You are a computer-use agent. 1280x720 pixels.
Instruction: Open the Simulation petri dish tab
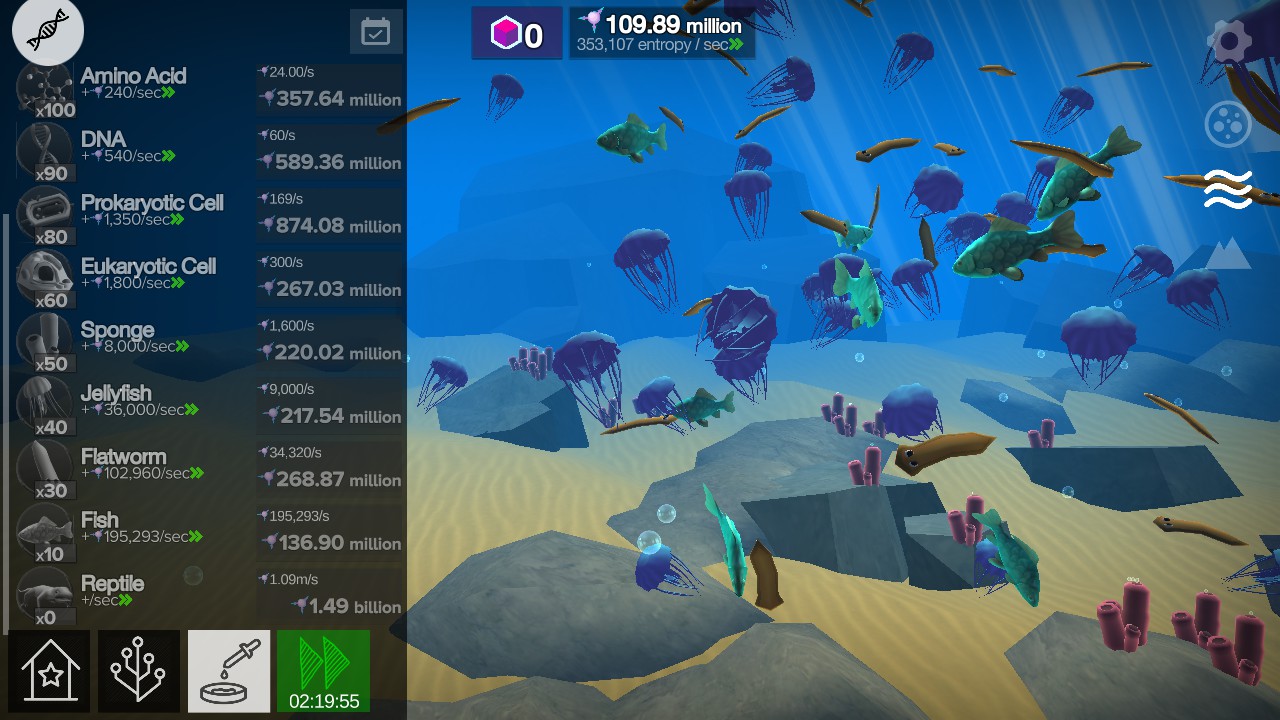tap(228, 671)
